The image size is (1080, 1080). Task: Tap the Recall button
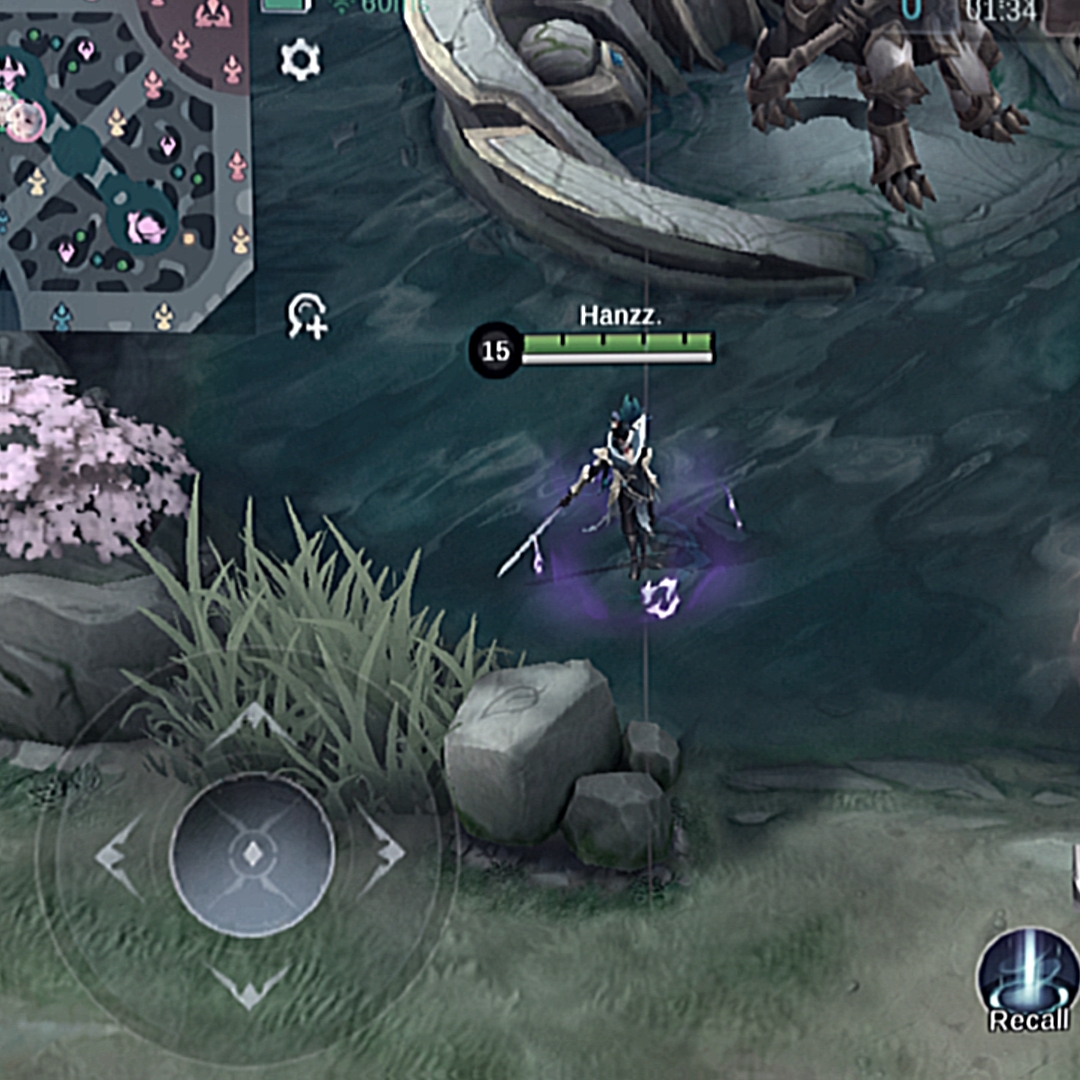point(1026,978)
